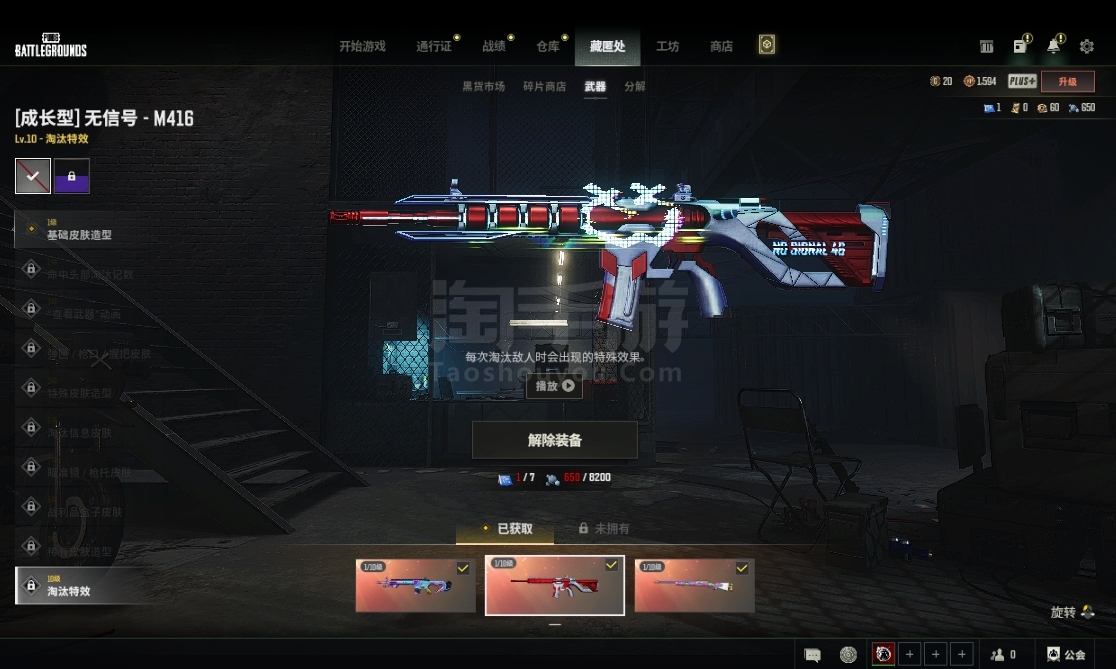Choose the red M416 skin thumbnail

(x=554, y=585)
